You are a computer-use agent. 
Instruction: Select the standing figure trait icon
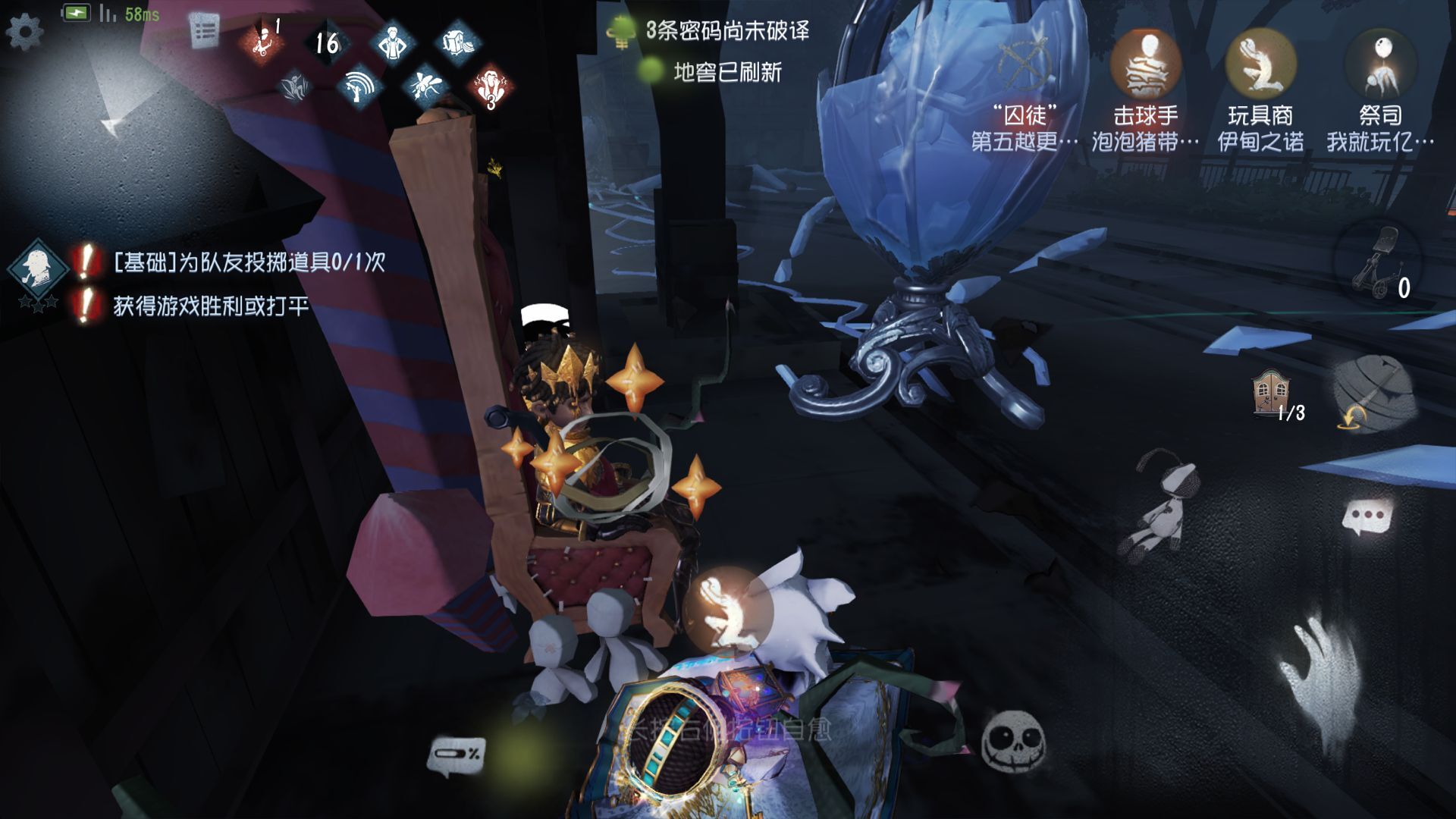point(392,42)
